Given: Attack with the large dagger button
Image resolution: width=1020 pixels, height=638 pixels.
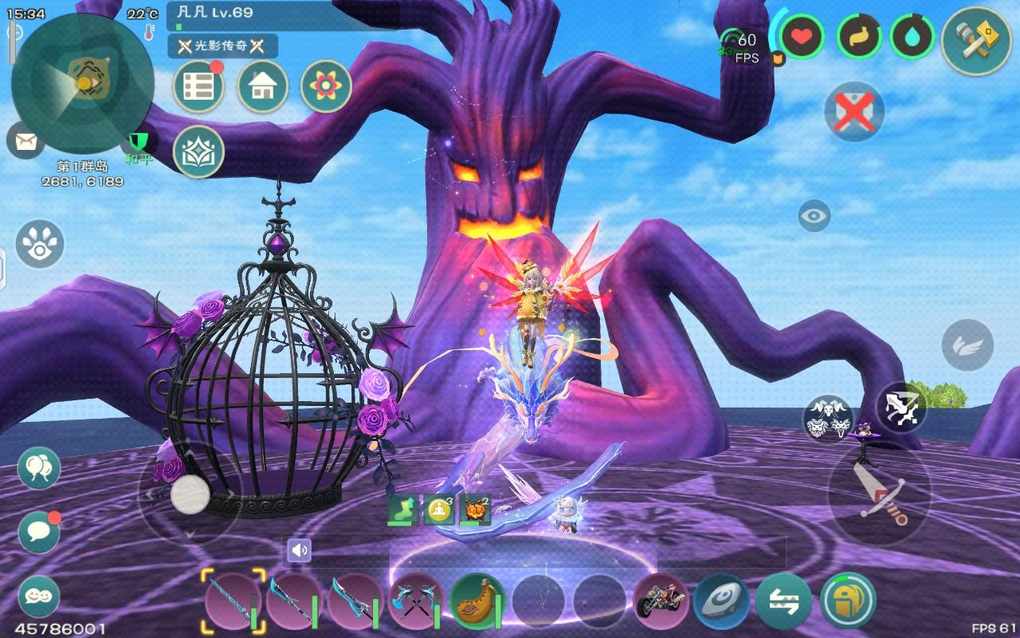Looking at the screenshot, I should click(x=880, y=494).
